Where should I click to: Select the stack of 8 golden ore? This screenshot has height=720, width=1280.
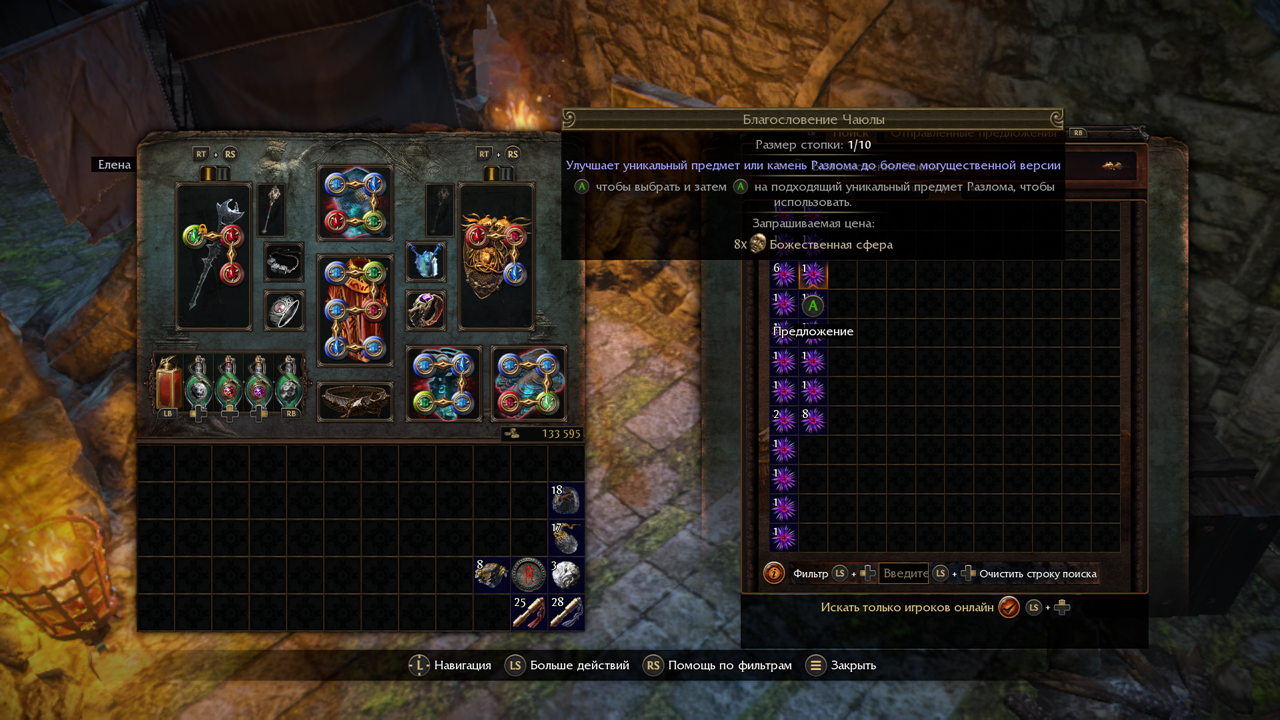tap(491, 574)
